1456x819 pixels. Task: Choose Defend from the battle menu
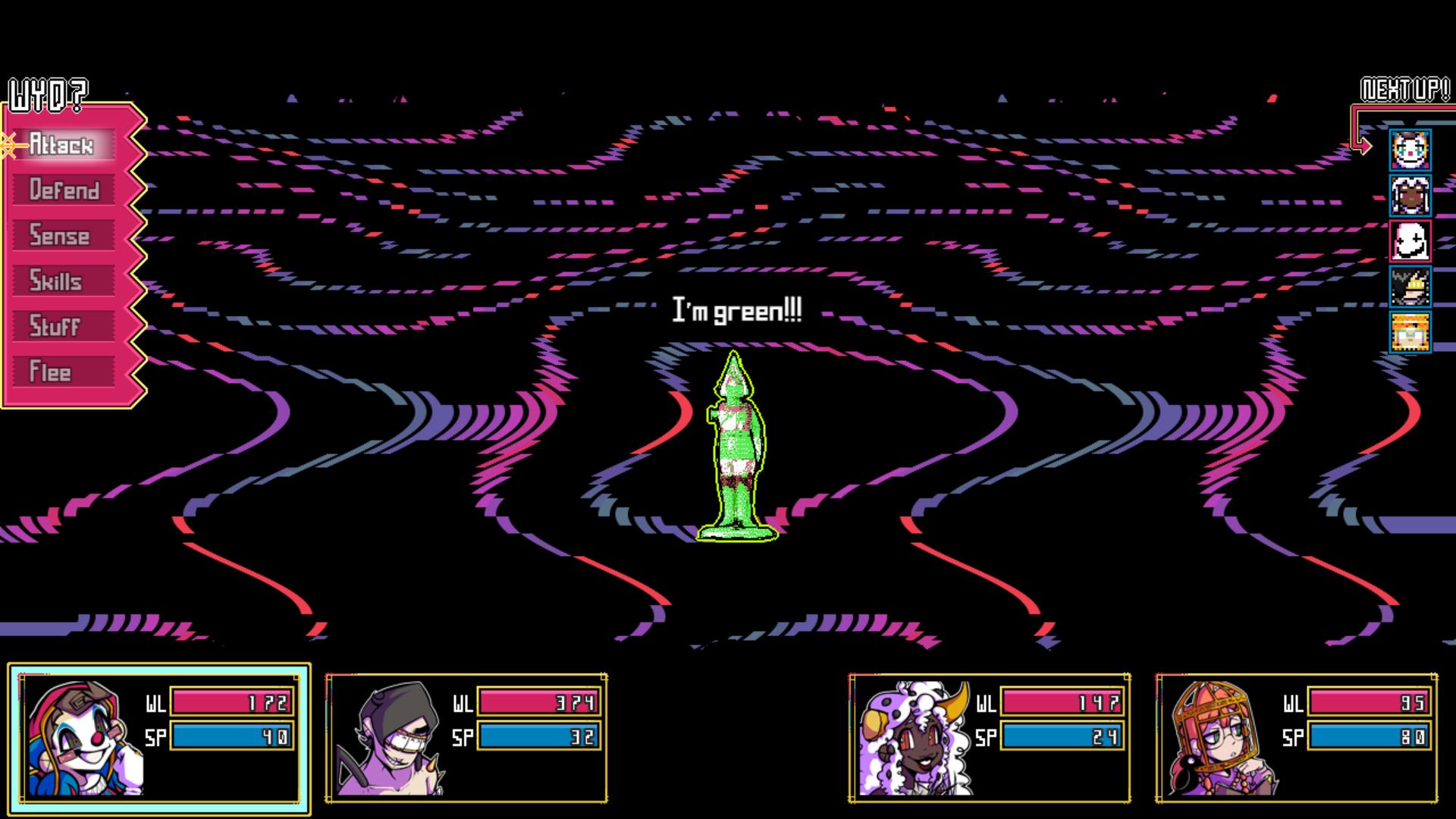63,190
